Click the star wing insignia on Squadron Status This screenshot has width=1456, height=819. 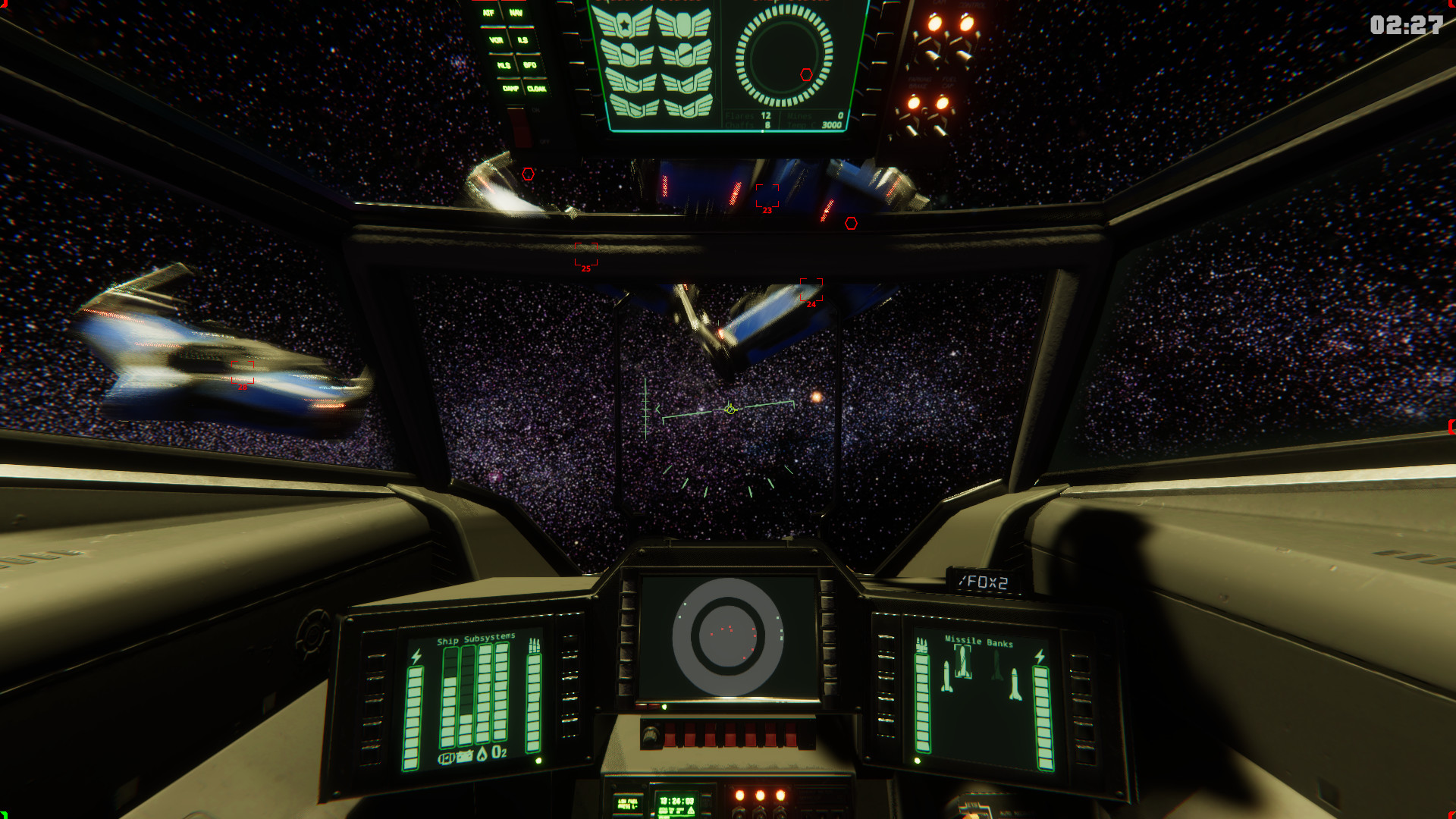pyautogui.click(x=624, y=24)
